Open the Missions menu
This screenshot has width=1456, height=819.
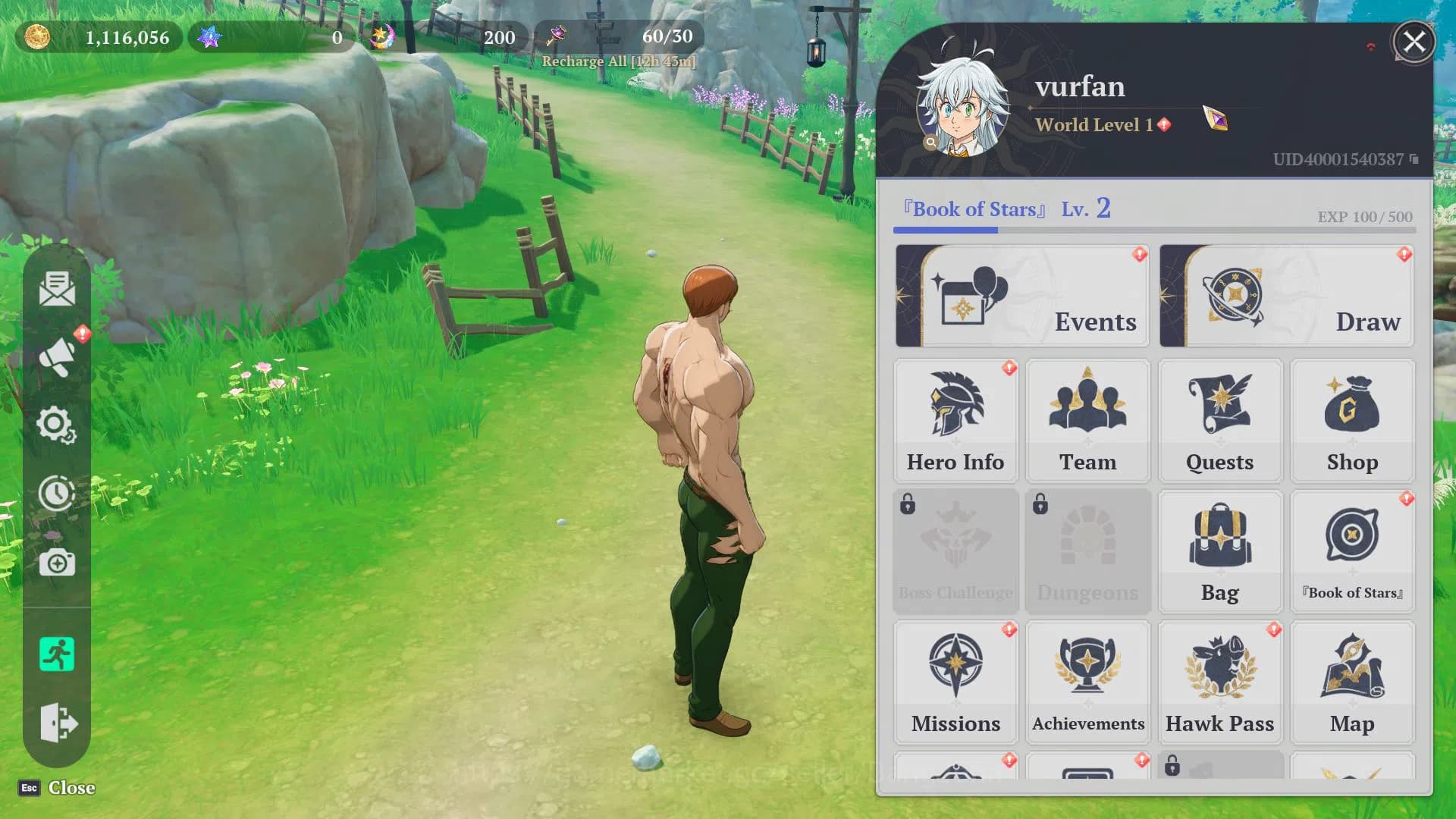955,682
